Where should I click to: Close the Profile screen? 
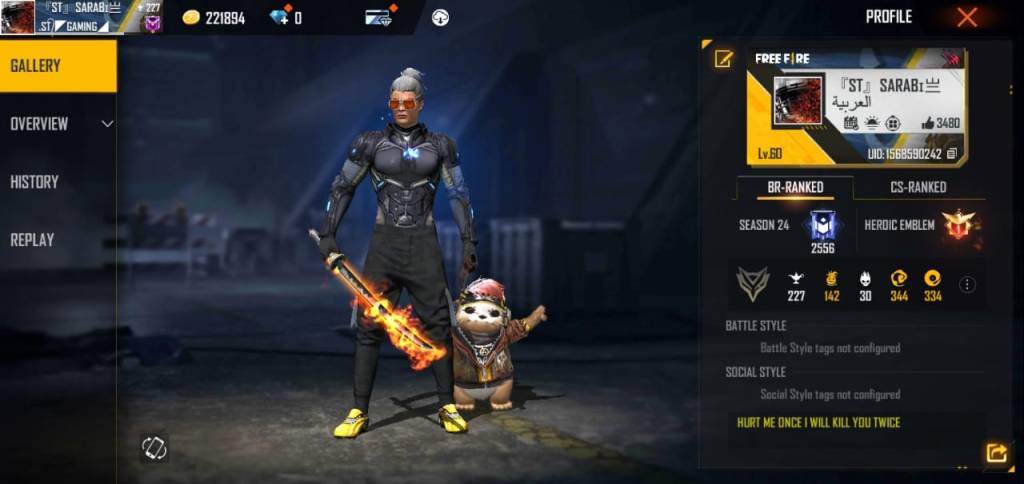pos(967,17)
